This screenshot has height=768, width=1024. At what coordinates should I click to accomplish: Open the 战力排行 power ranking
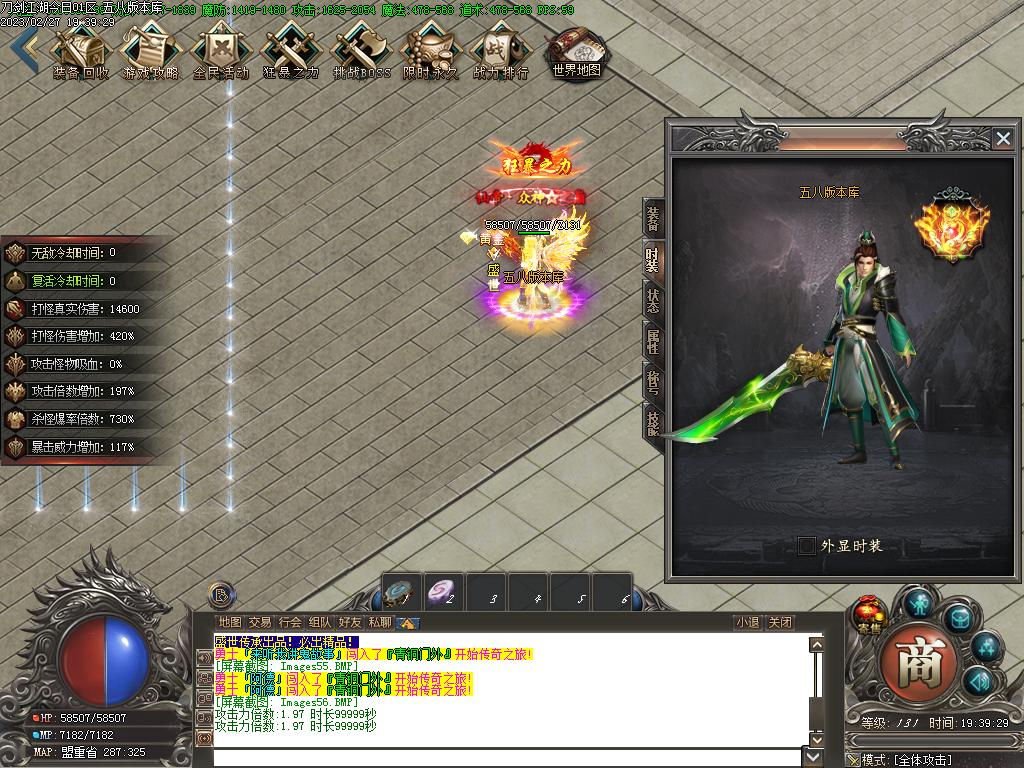click(500, 50)
